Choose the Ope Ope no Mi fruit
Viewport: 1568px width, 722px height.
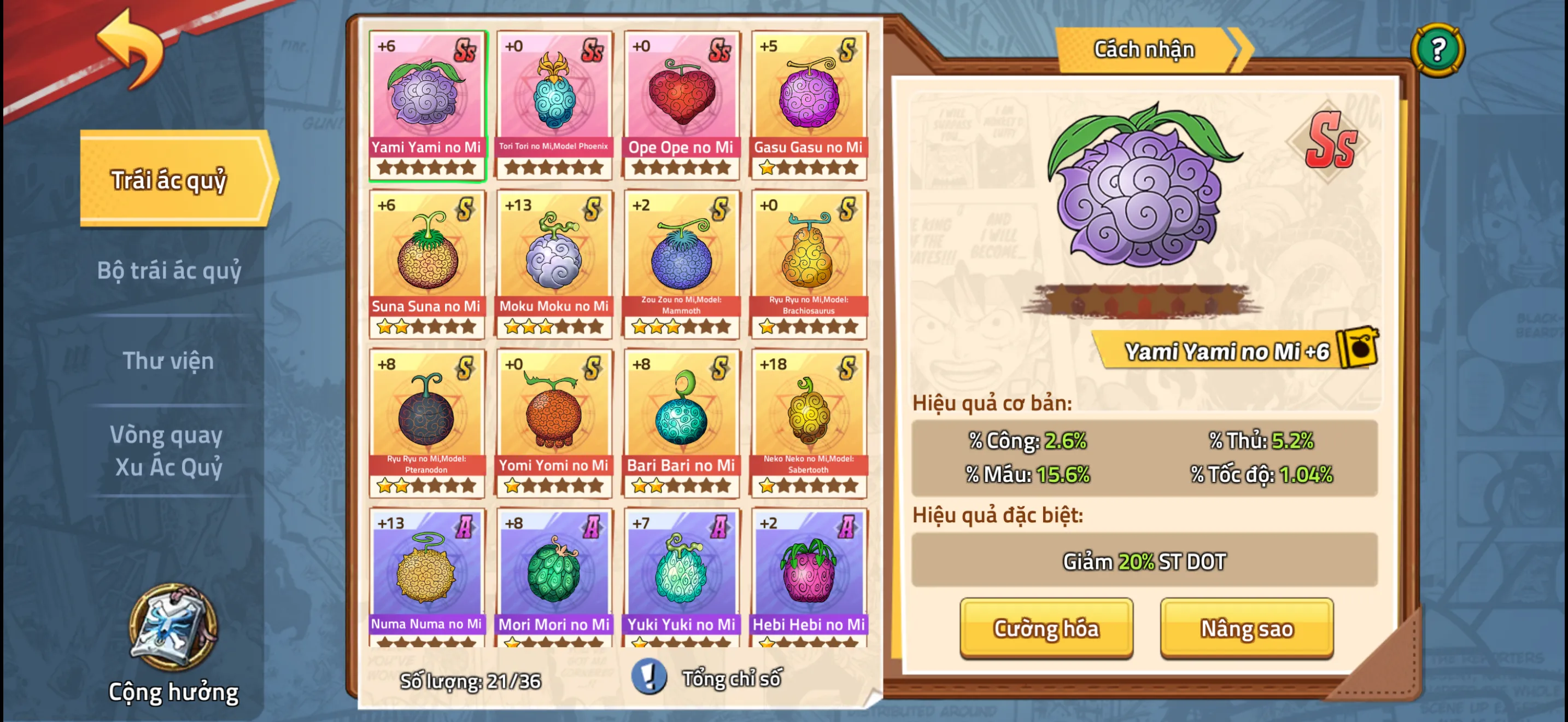(681, 104)
